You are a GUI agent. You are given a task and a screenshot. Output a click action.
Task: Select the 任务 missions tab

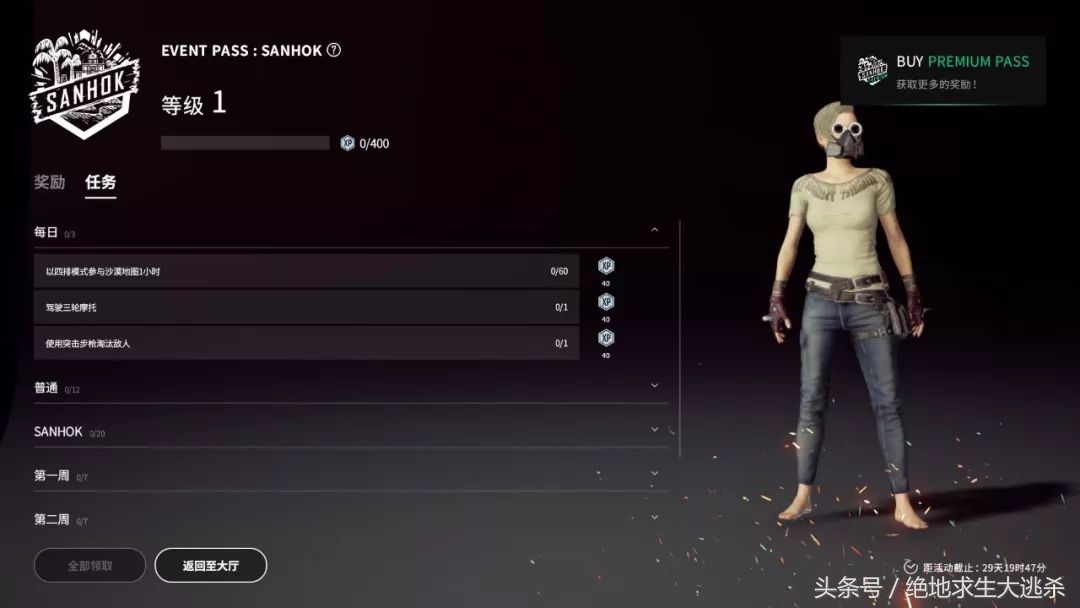coord(100,182)
